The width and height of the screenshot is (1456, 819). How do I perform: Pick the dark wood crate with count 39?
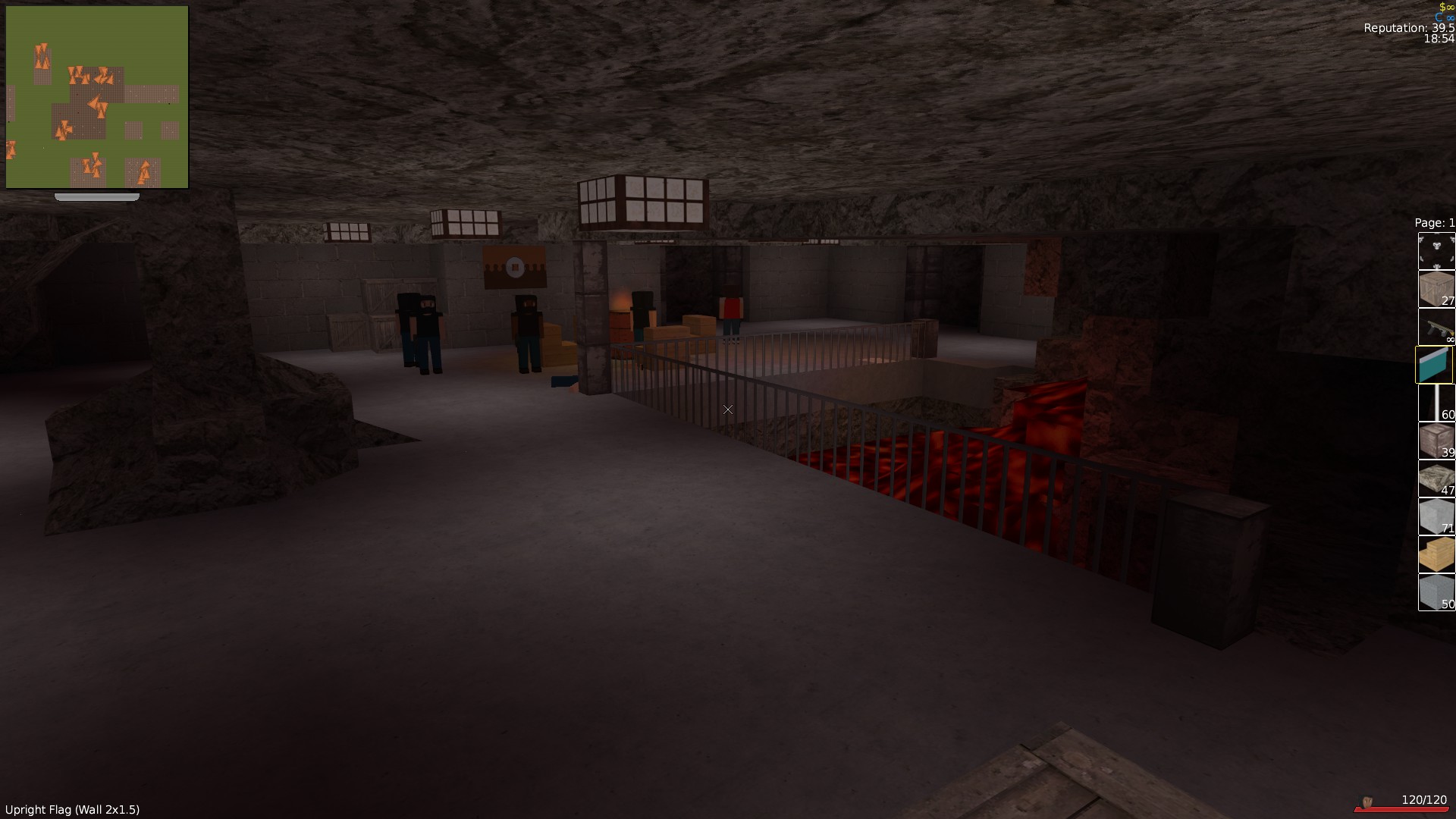[x=1436, y=441]
